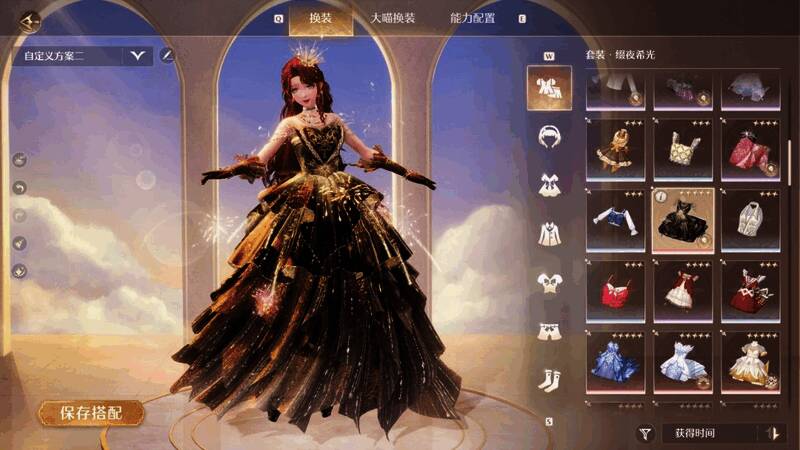This screenshot has height=450, width=800.
Task: Select the socks category icon
Action: [549, 379]
